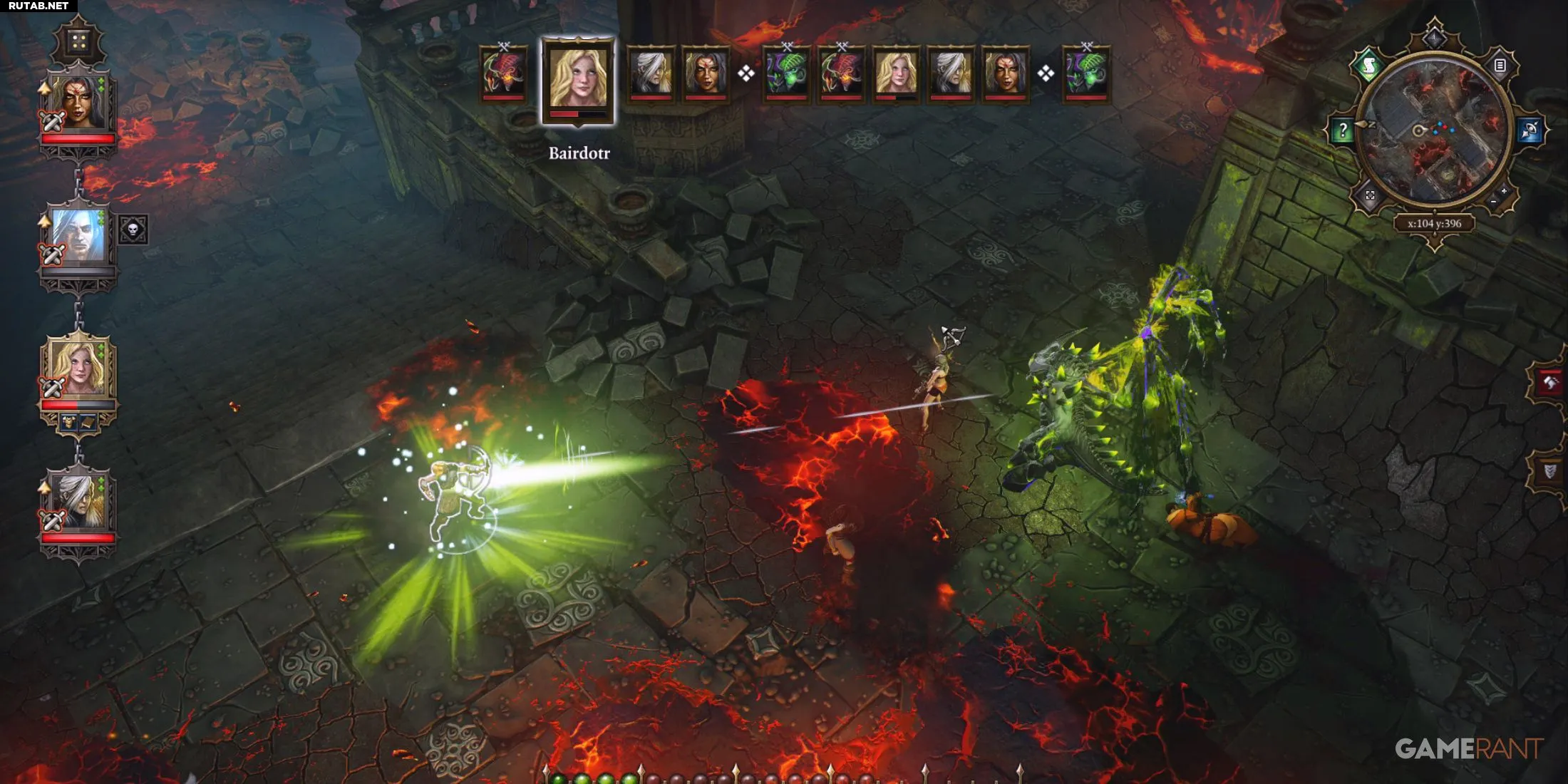1568x784 pixels.
Task: Open the list menu icon by the minimap
Action: (x=1500, y=66)
